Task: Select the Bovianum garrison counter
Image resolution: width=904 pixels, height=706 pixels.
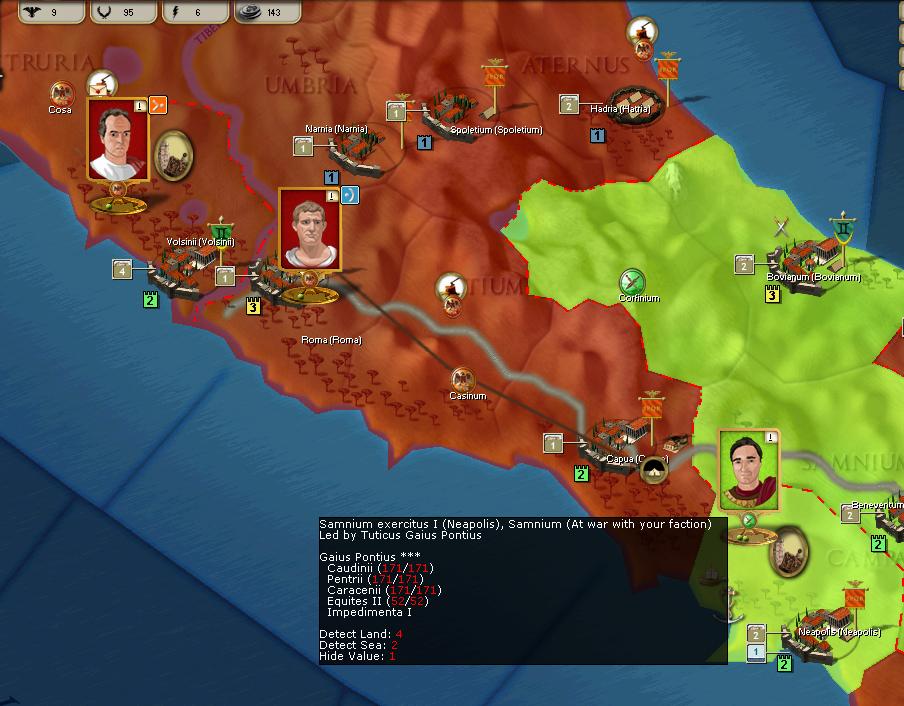Action: tap(745, 264)
